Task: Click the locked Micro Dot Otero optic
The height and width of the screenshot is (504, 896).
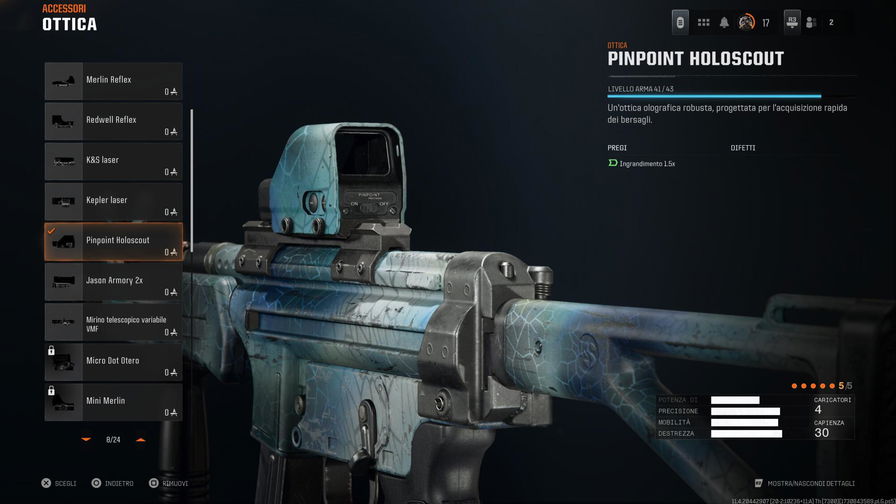Action: (113, 361)
